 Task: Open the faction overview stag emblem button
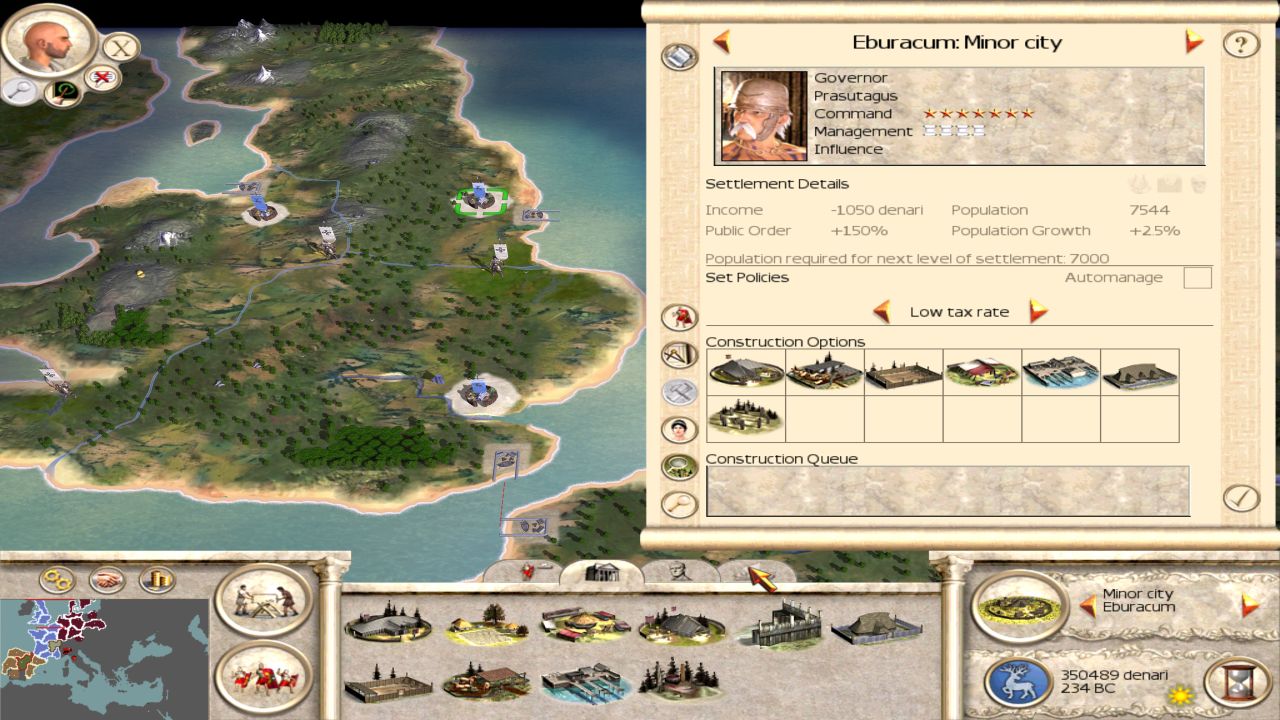point(1016,682)
